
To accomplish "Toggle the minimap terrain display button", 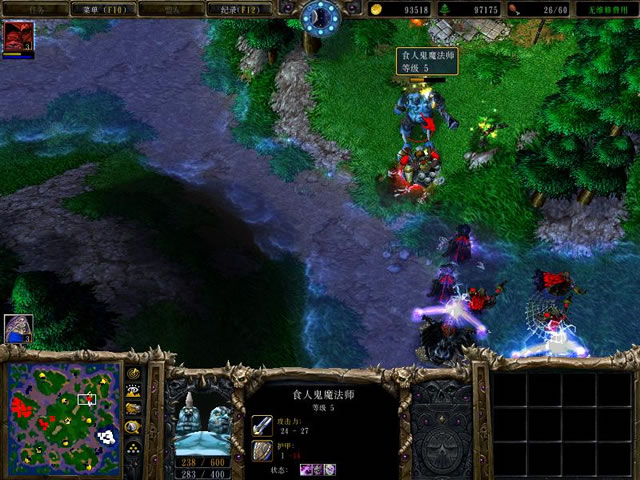I will (133, 390).
